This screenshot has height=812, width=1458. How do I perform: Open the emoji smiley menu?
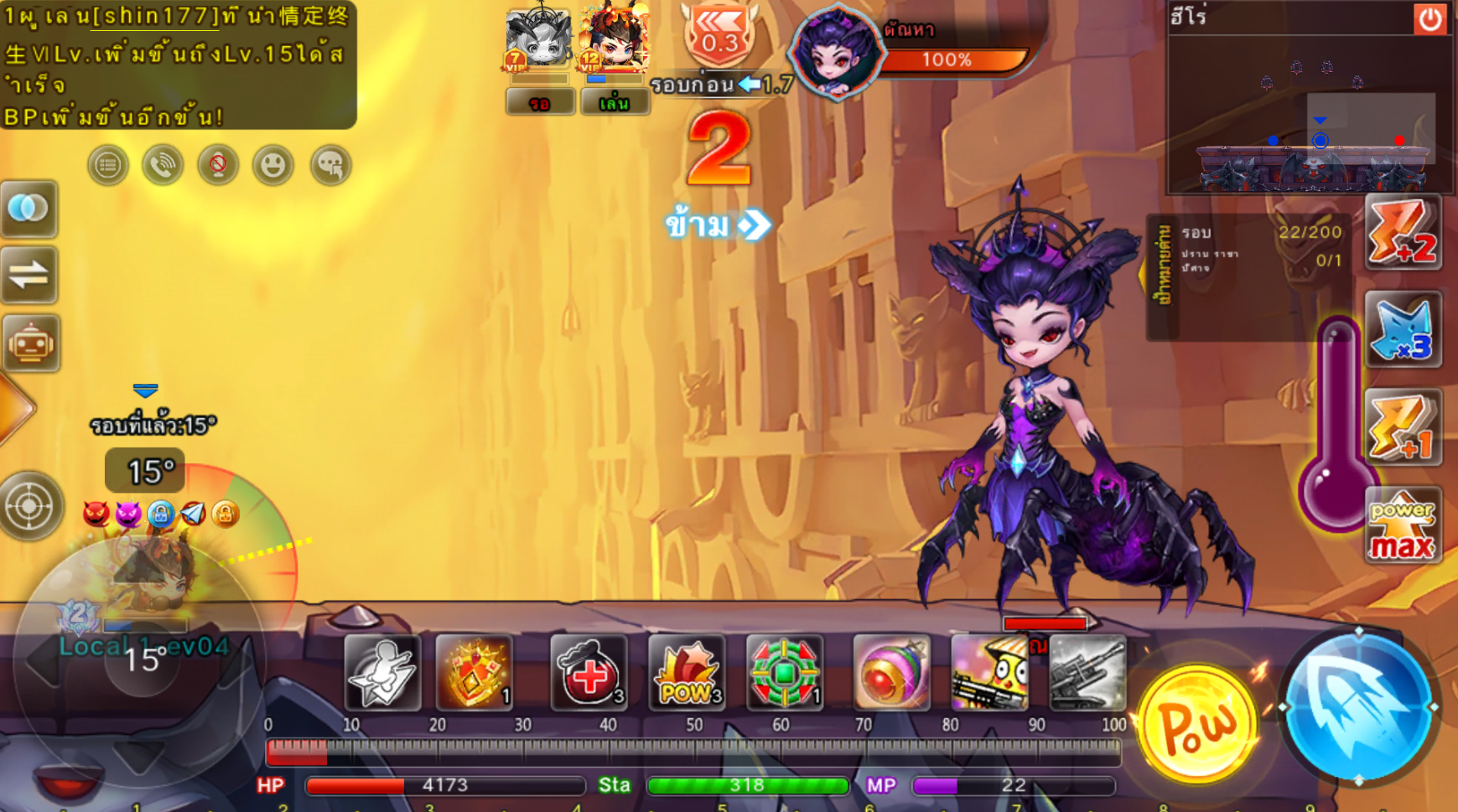click(272, 165)
